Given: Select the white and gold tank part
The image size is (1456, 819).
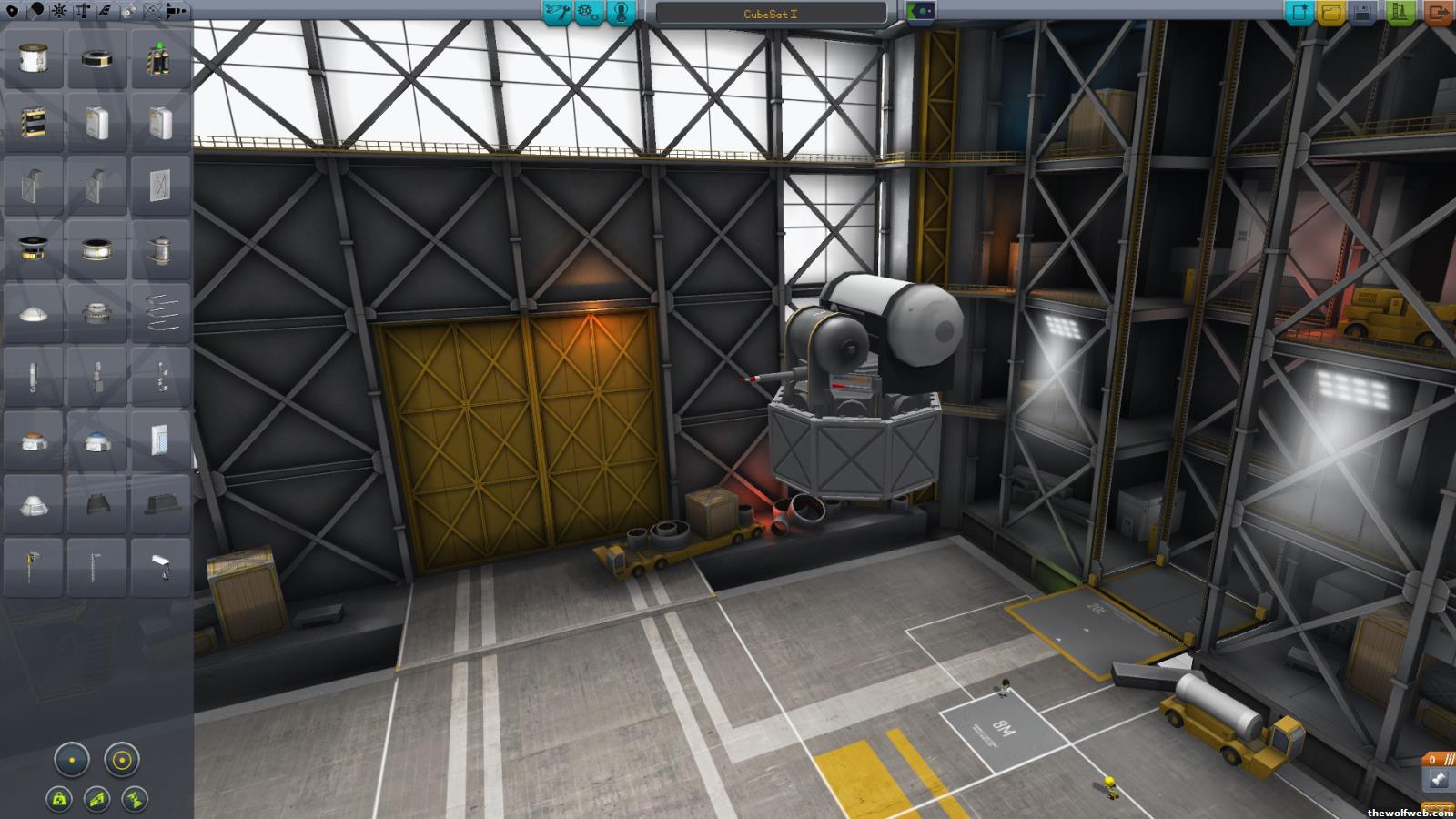Looking at the screenshot, I should (x=34, y=60).
